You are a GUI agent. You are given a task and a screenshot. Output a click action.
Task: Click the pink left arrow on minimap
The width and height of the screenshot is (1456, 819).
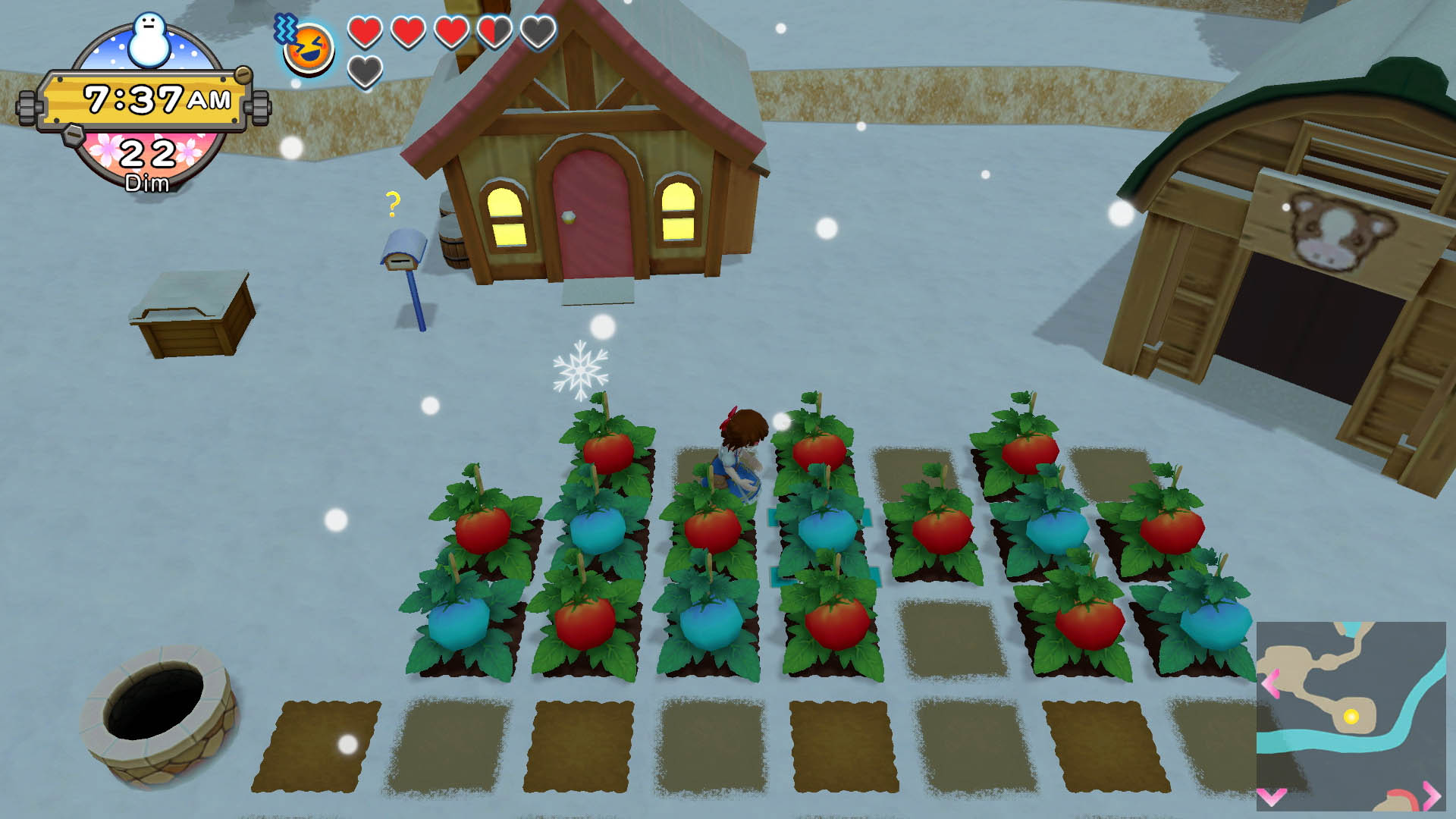tap(1270, 683)
